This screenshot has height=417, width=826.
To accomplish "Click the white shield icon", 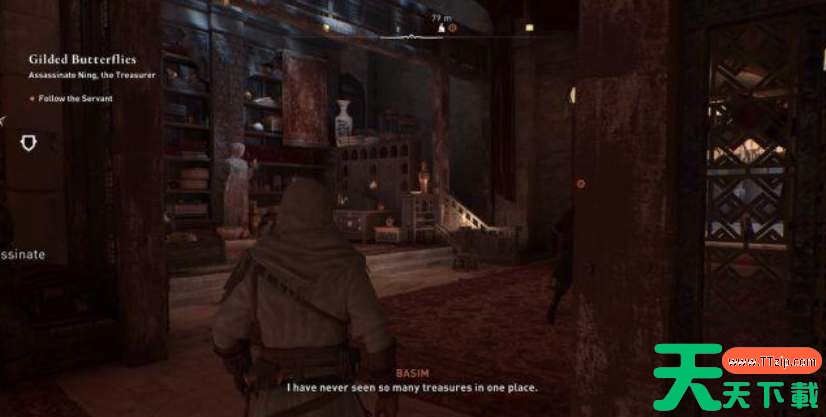I will pyautogui.click(x=30, y=143).
